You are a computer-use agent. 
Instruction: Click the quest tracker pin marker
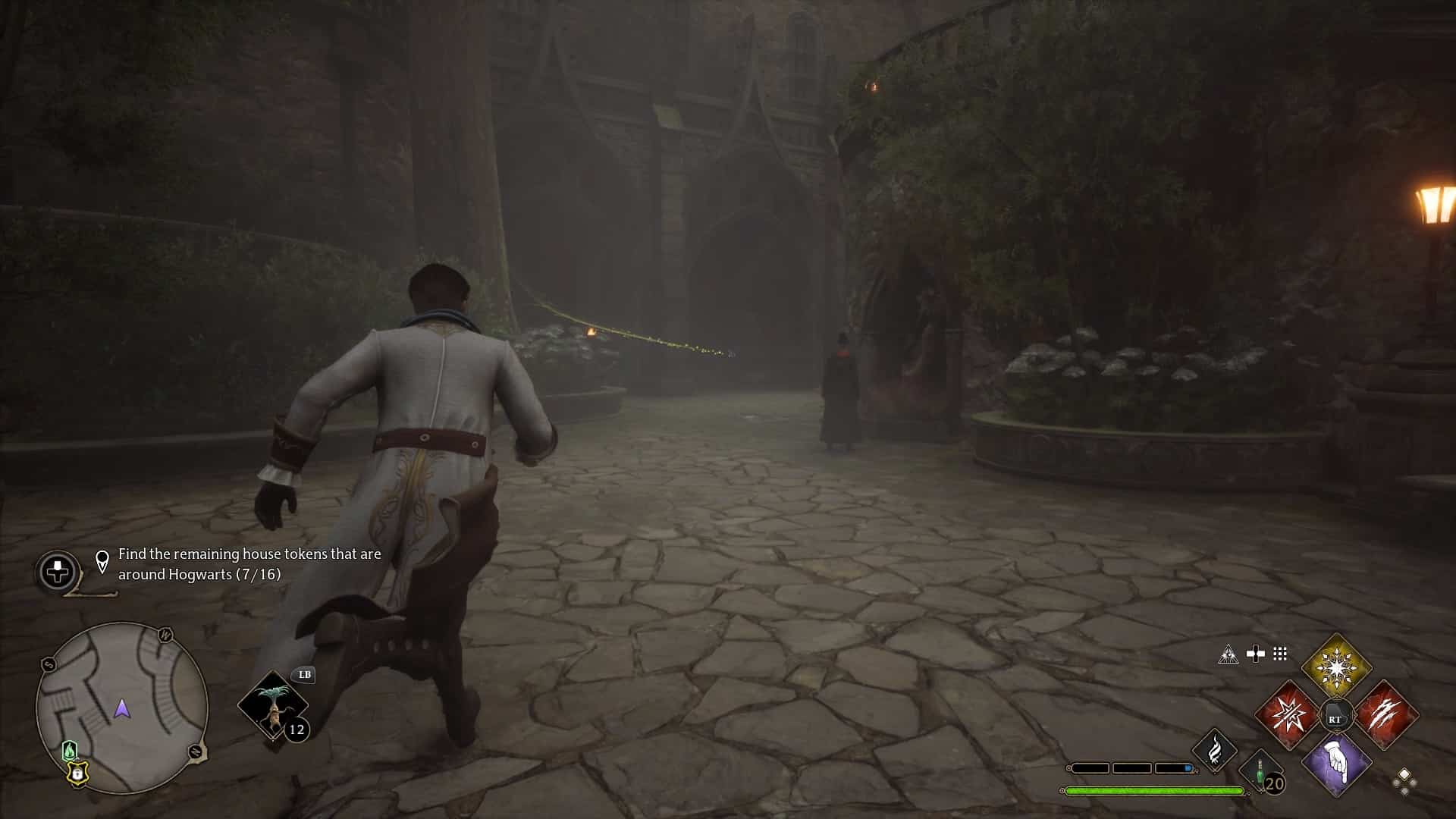coord(102,562)
